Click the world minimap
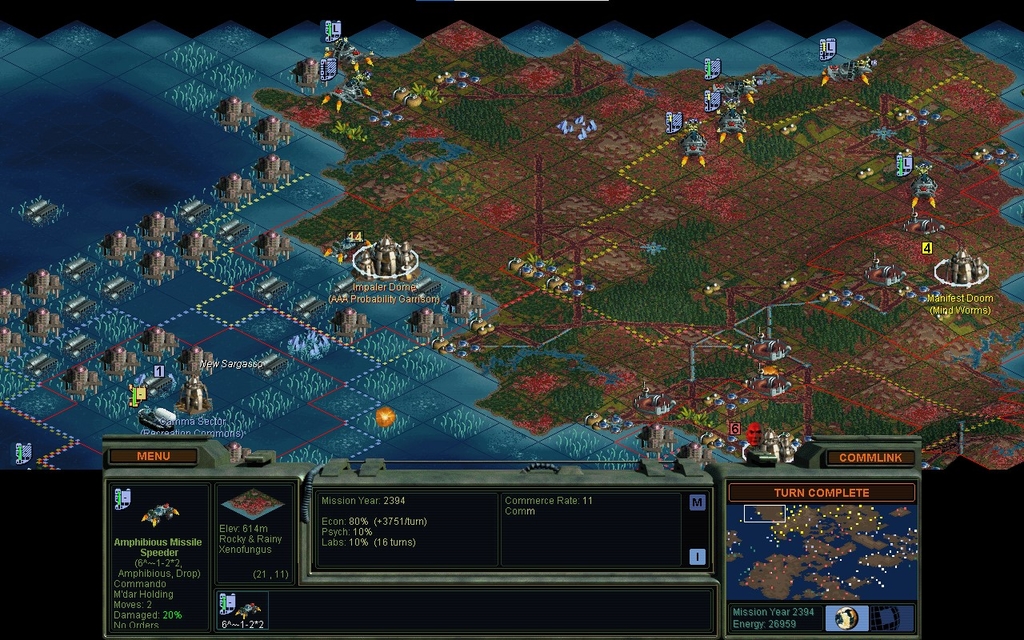This screenshot has height=640, width=1024. (x=821, y=551)
